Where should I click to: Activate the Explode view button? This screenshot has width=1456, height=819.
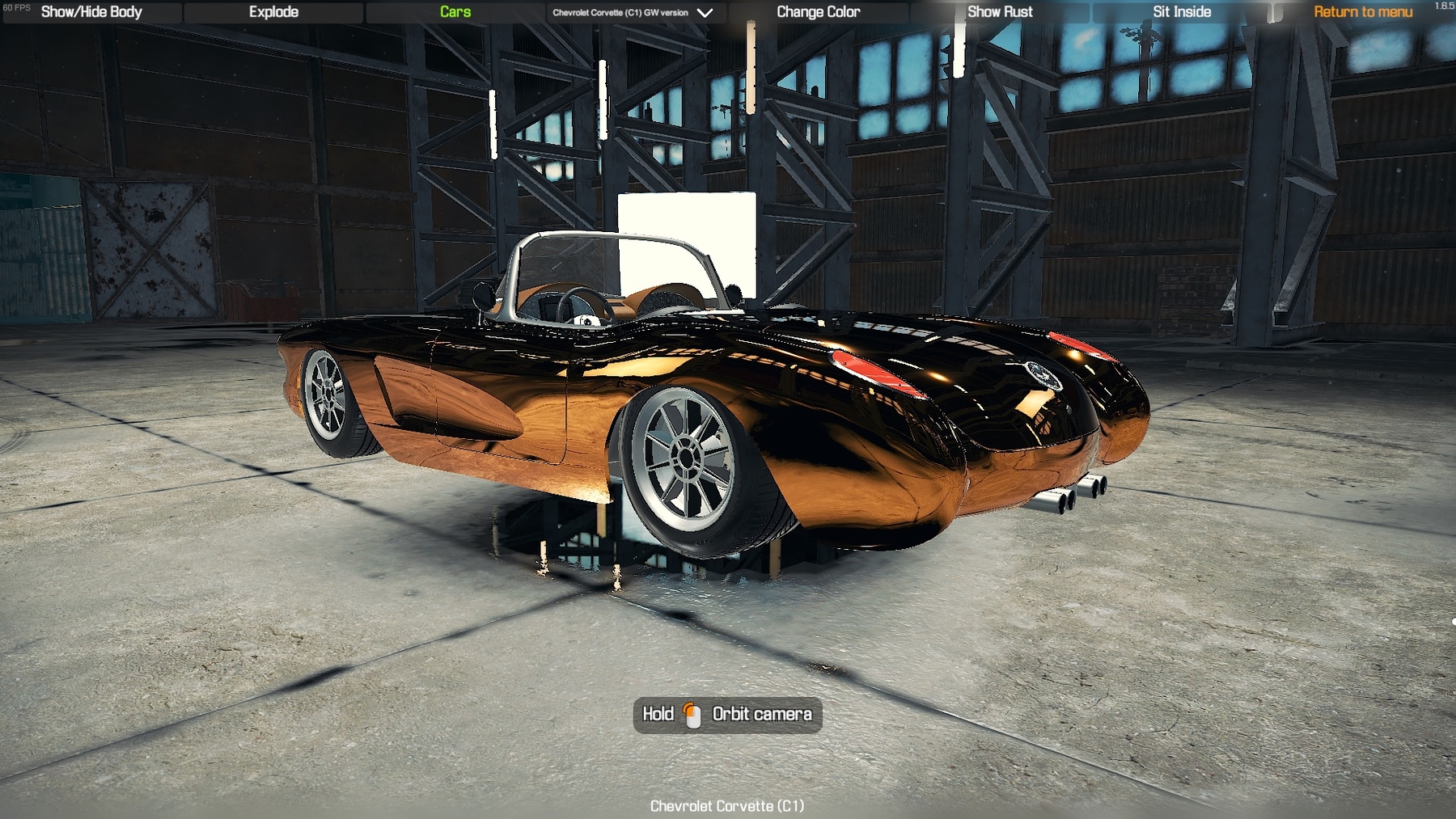(x=273, y=12)
